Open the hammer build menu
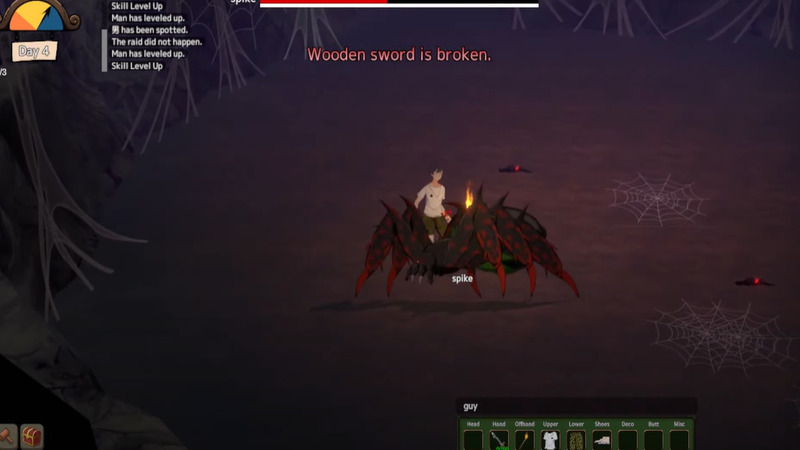The image size is (800, 450). 6,437
